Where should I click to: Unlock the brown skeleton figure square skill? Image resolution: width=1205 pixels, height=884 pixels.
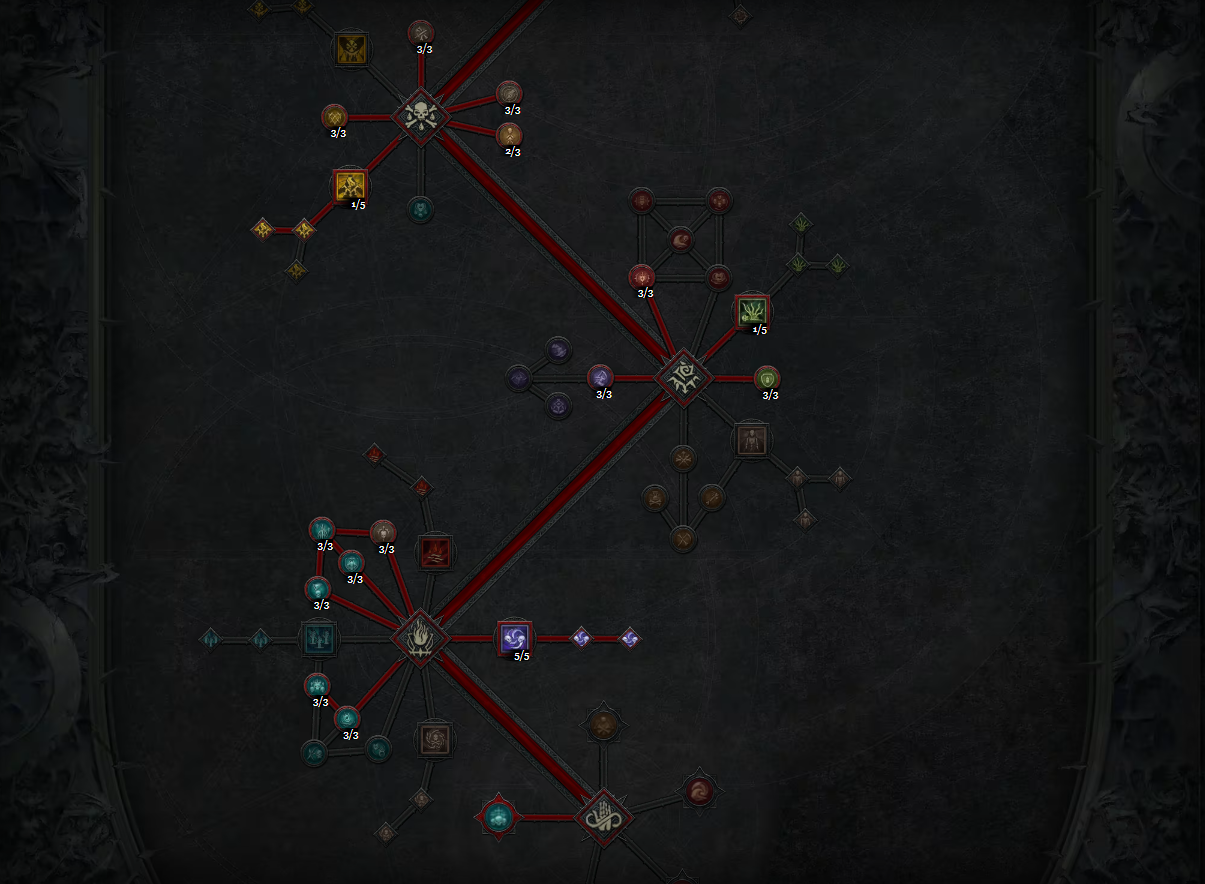point(751,439)
